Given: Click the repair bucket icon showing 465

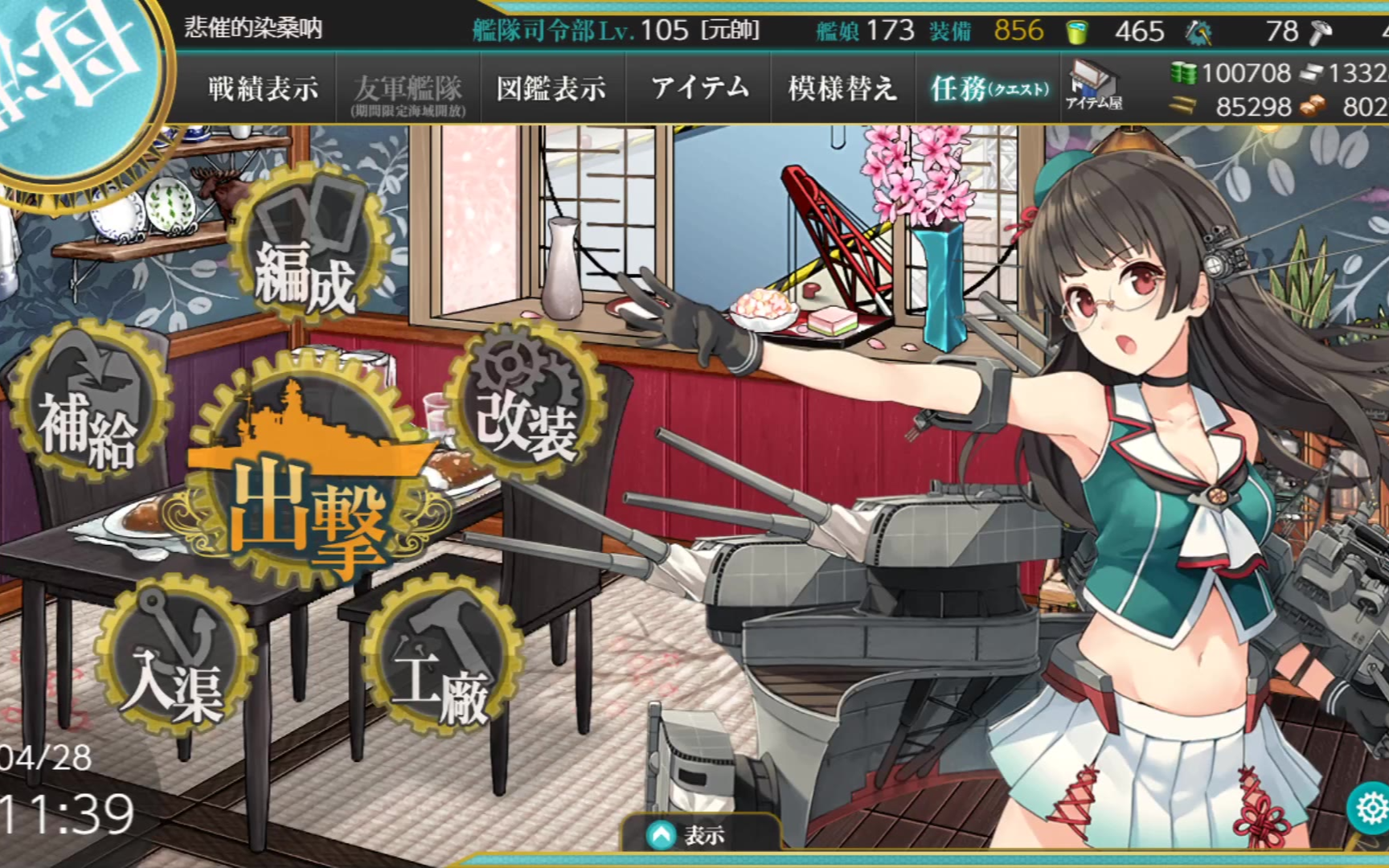Looking at the screenshot, I should coord(1077,32).
